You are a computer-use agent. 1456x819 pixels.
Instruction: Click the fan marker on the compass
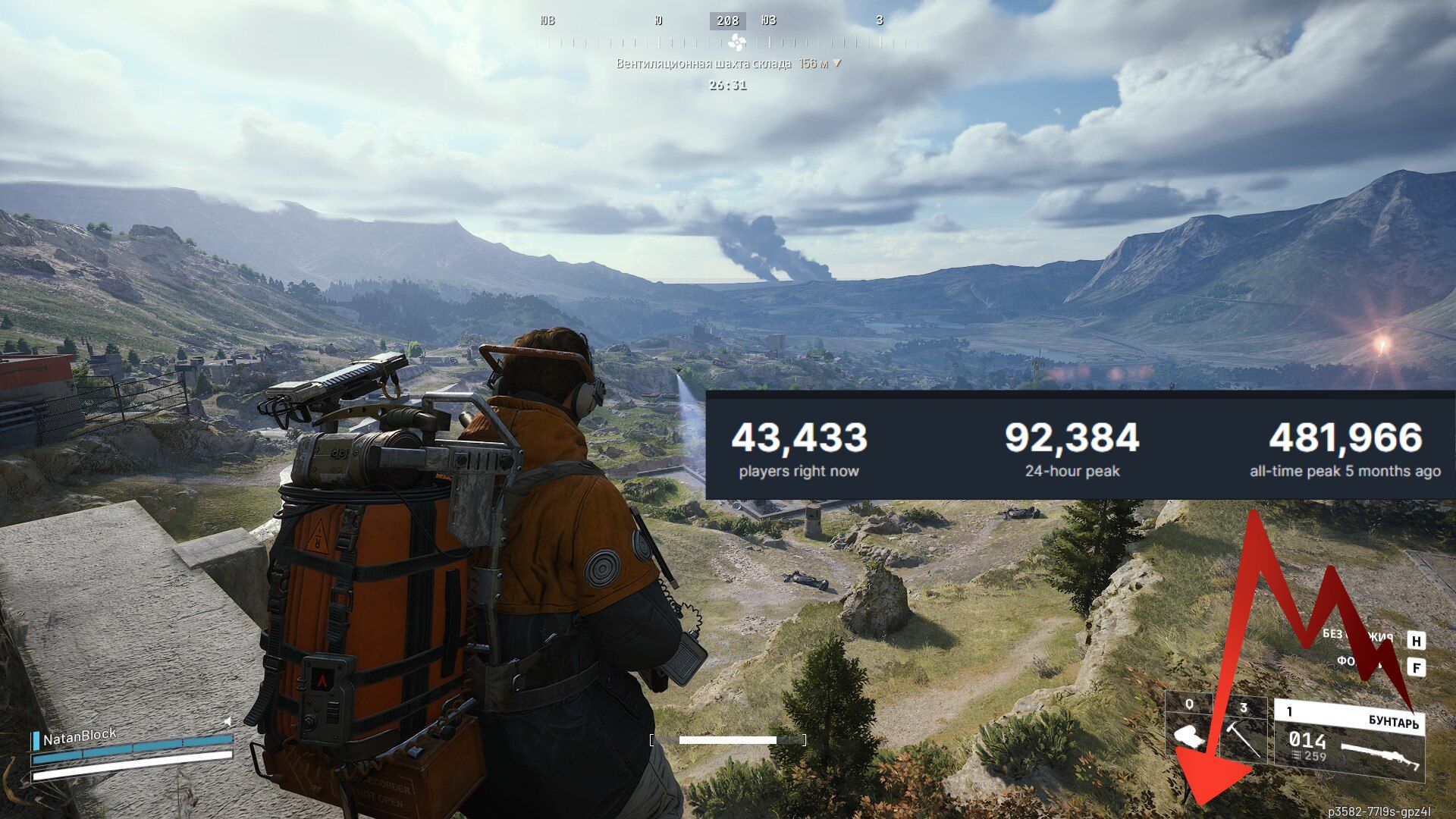pyautogui.click(x=736, y=42)
